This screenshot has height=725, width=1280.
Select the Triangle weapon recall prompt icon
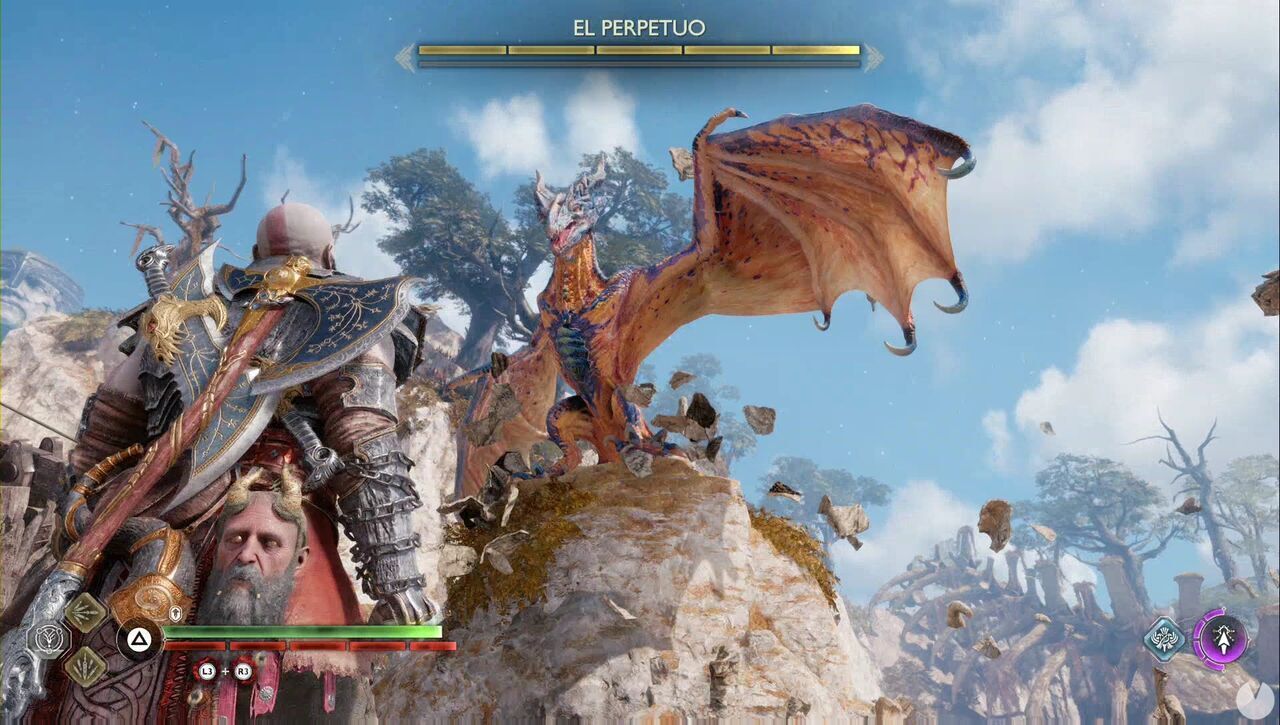(x=138, y=638)
